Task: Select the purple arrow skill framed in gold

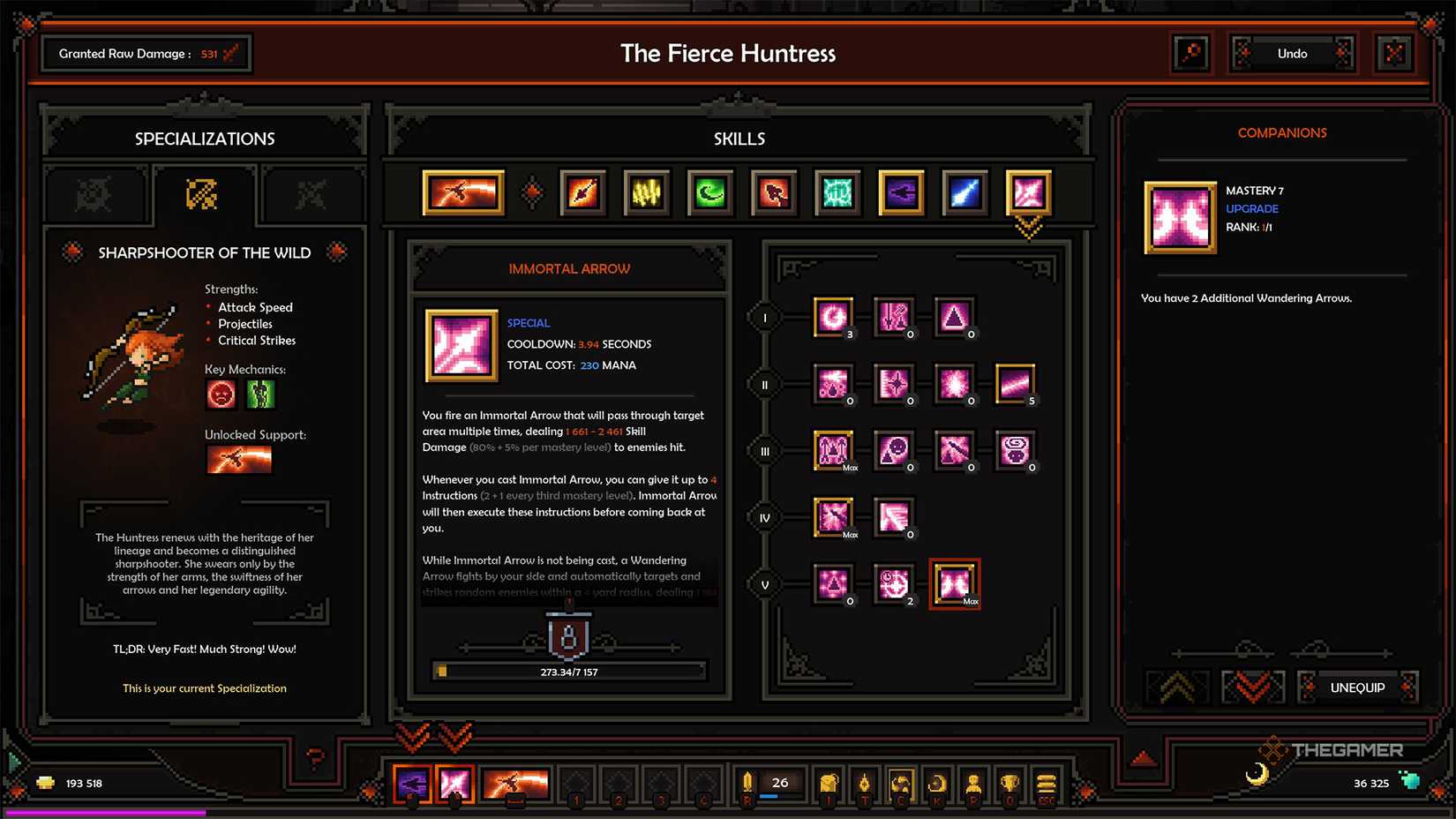Action: click(x=900, y=193)
